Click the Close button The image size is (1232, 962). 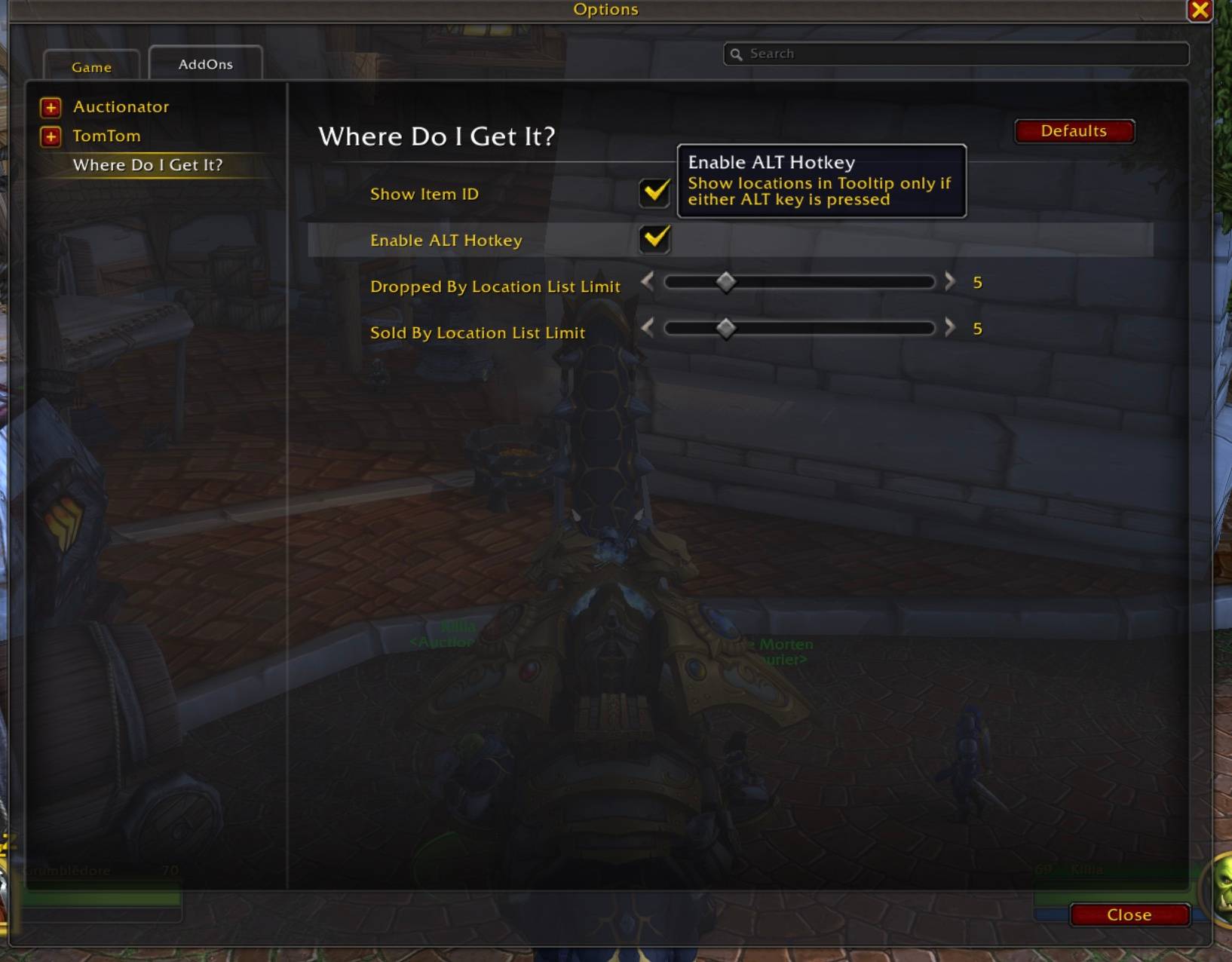[1129, 915]
